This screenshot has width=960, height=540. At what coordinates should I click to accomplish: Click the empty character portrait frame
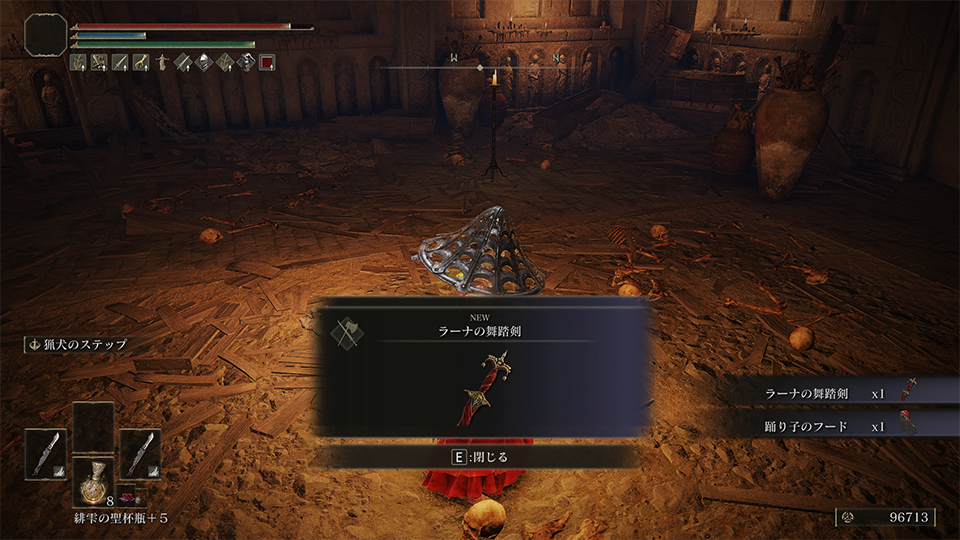46,34
